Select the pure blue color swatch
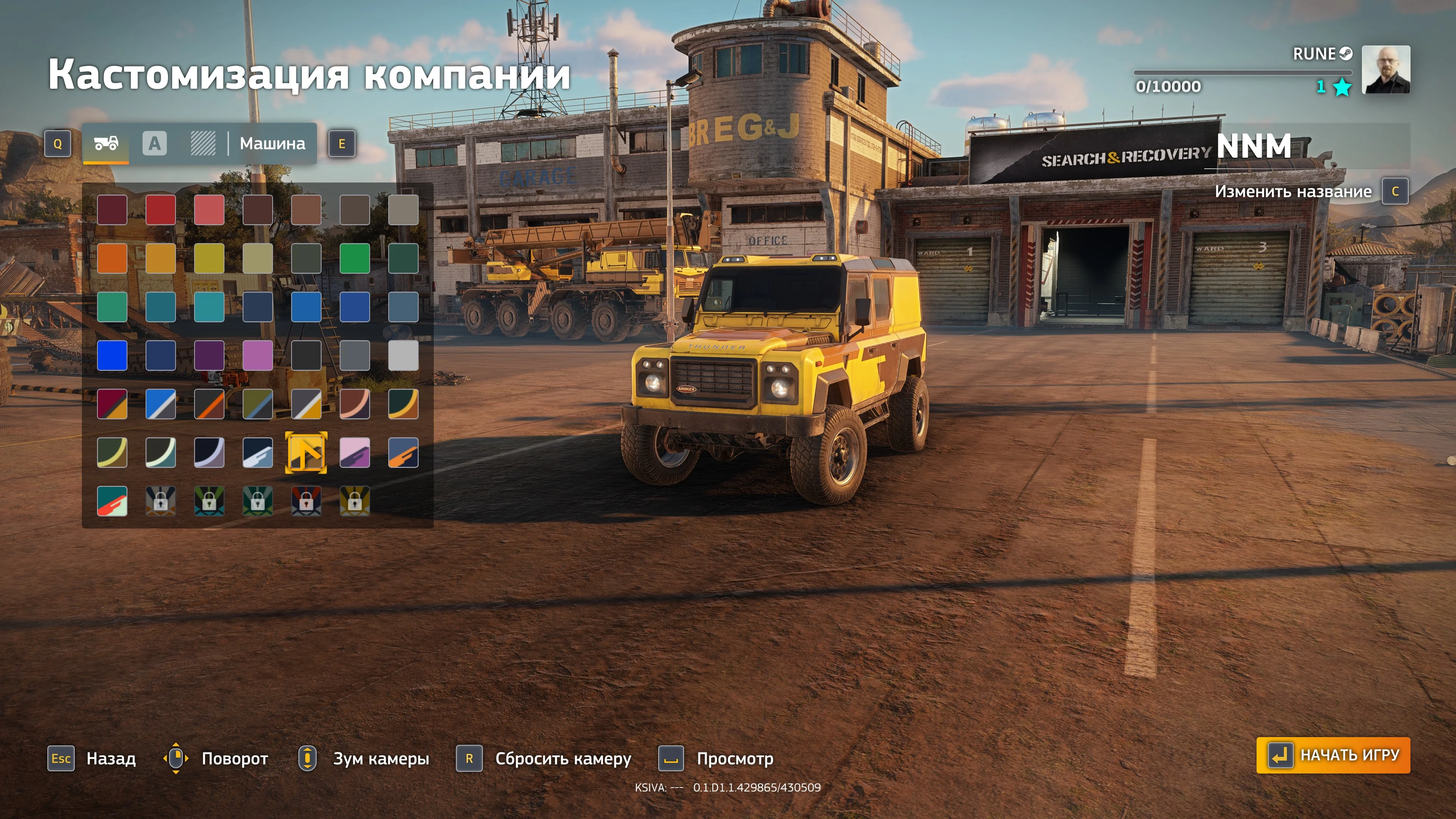This screenshot has width=1456, height=819. coord(112,356)
